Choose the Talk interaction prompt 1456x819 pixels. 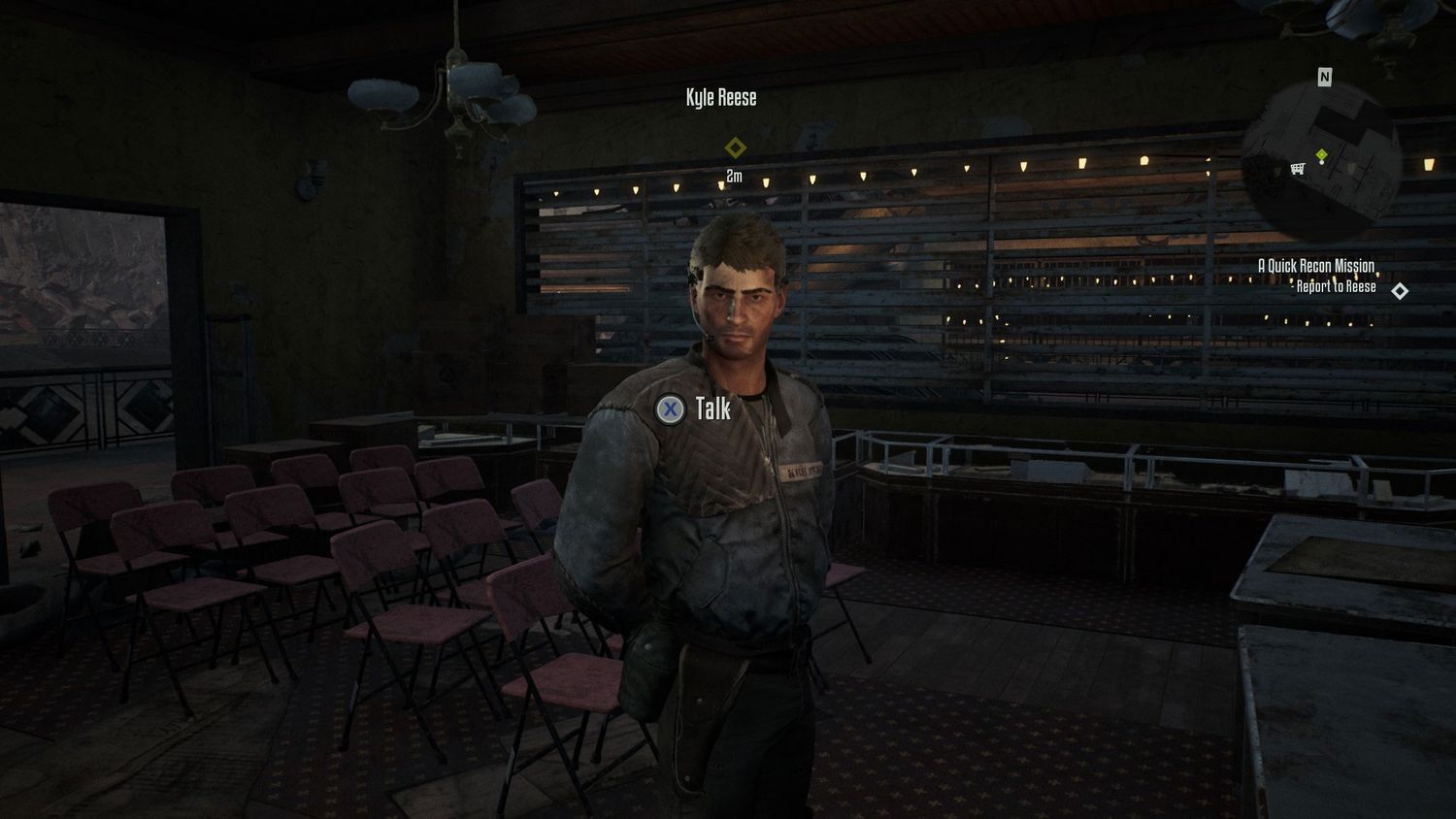(x=695, y=409)
